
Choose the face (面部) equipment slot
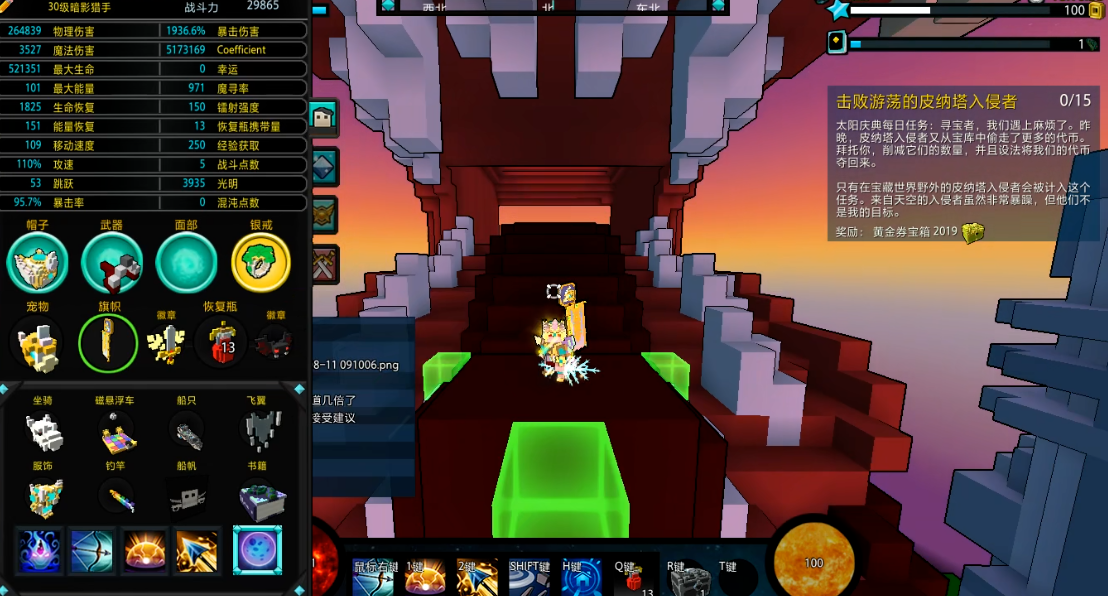click(186, 263)
